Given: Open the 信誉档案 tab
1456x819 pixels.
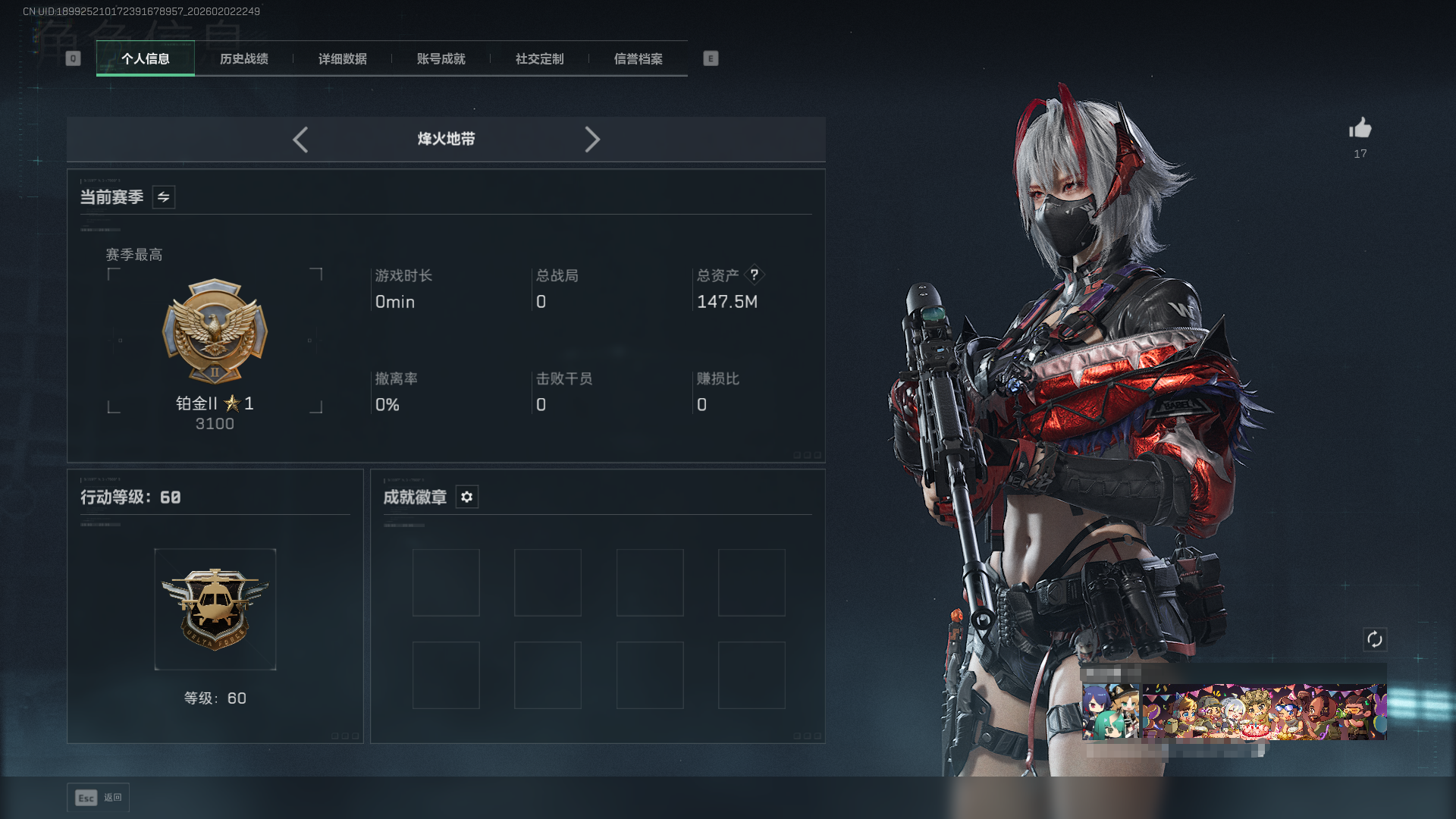Looking at the screenshot, I should tap(639, 59).
